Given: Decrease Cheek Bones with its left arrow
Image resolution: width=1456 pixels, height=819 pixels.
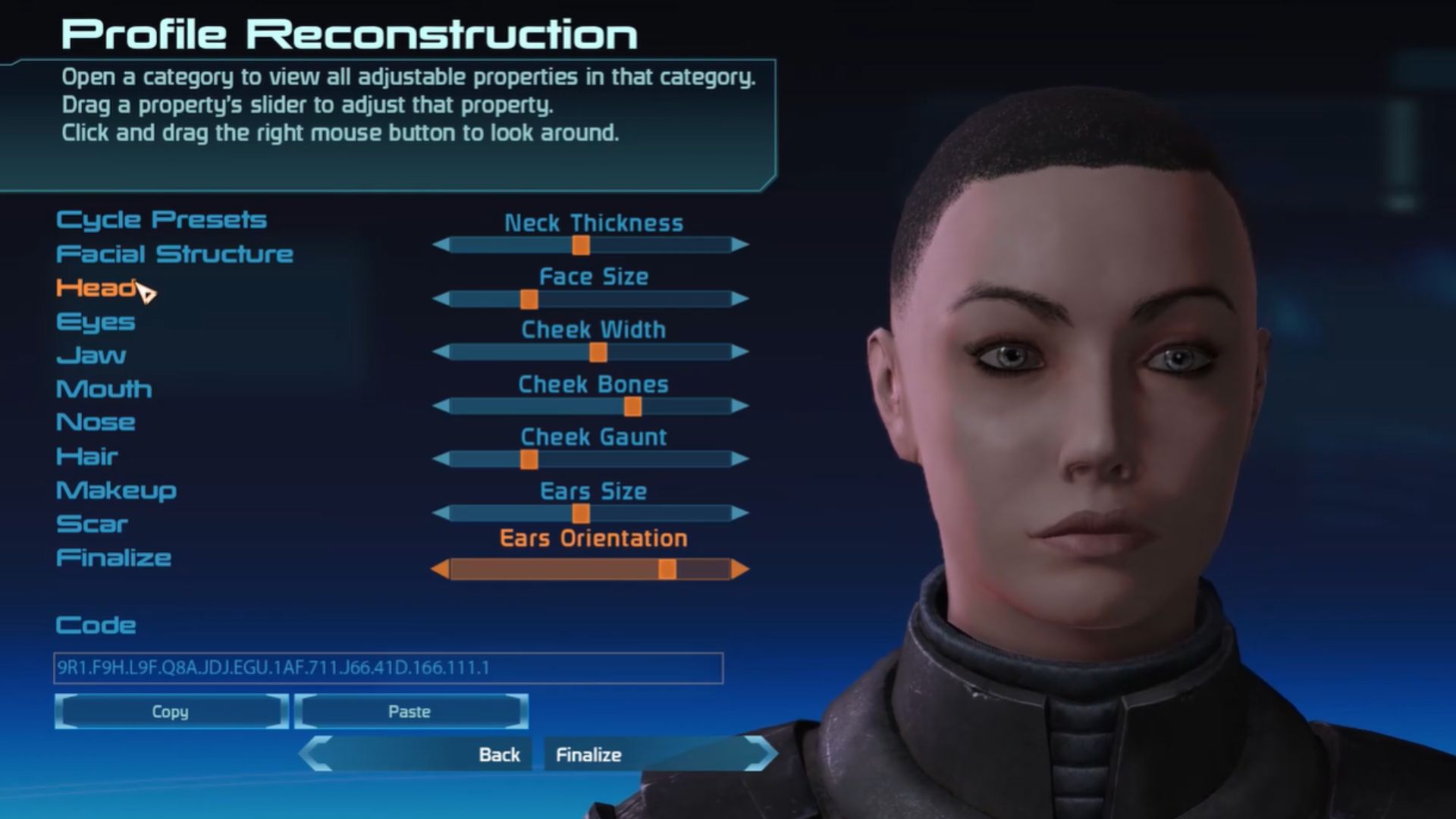Looking at the screenshot, I should (x=441, y=406).
